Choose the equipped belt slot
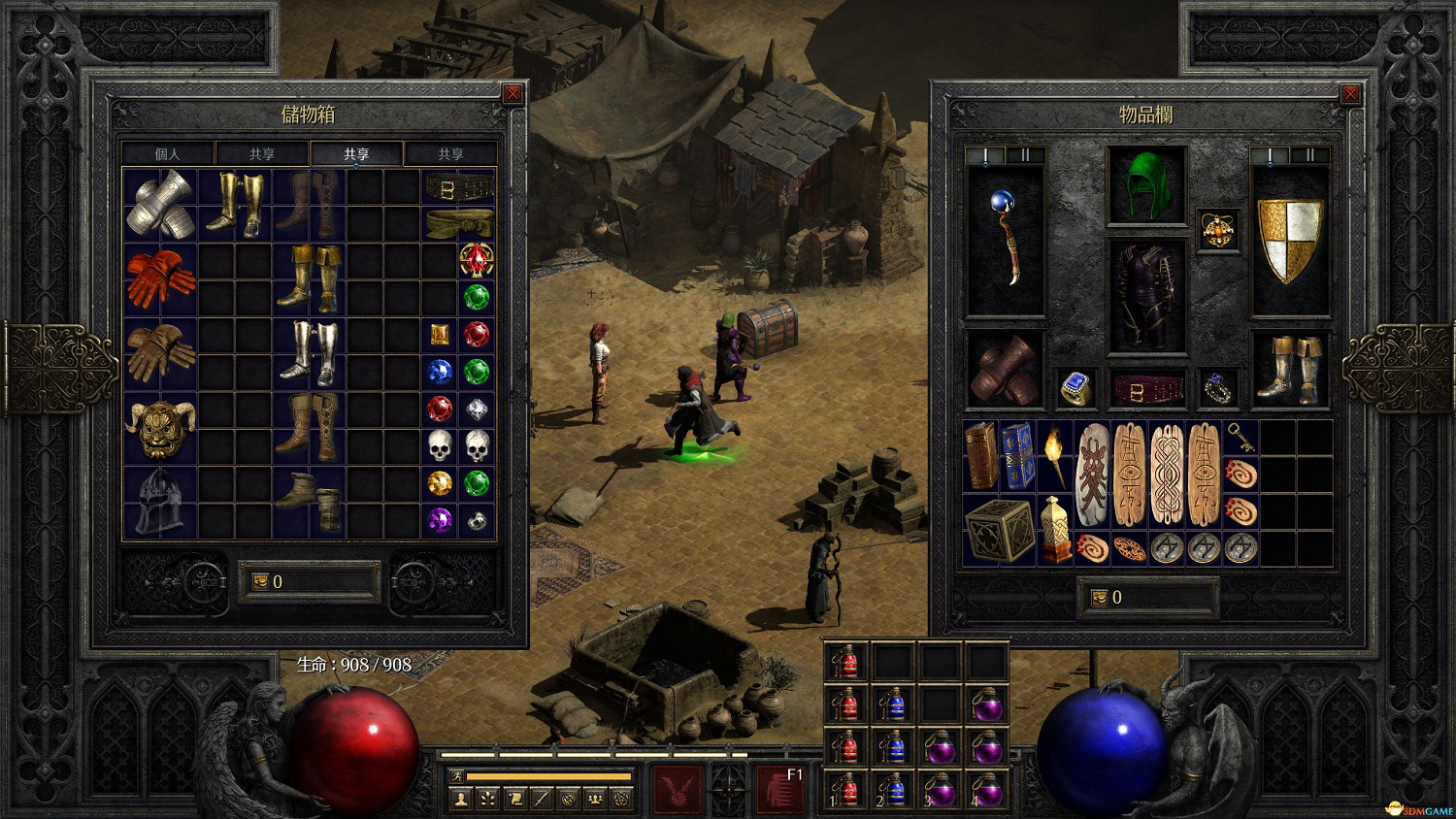1456x819 pixels. 1147,390
